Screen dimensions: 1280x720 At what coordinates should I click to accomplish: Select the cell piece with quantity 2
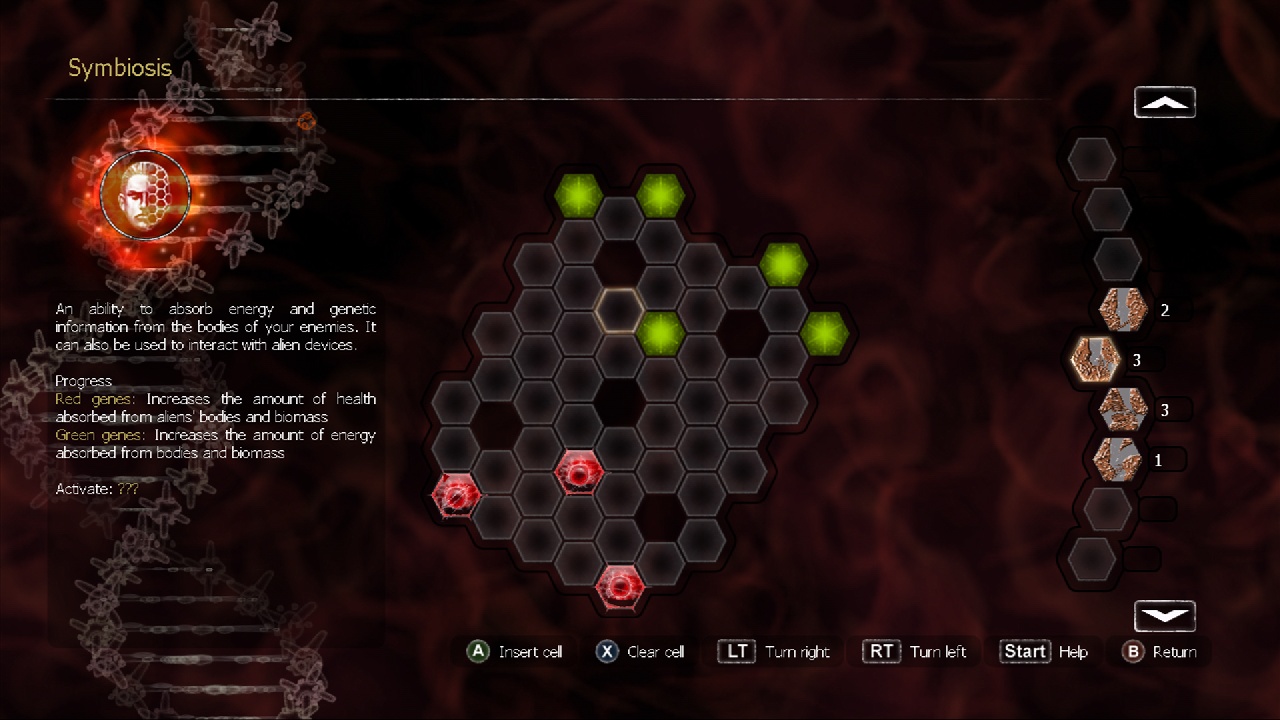pyautogui.click(x=1121, y=309)
